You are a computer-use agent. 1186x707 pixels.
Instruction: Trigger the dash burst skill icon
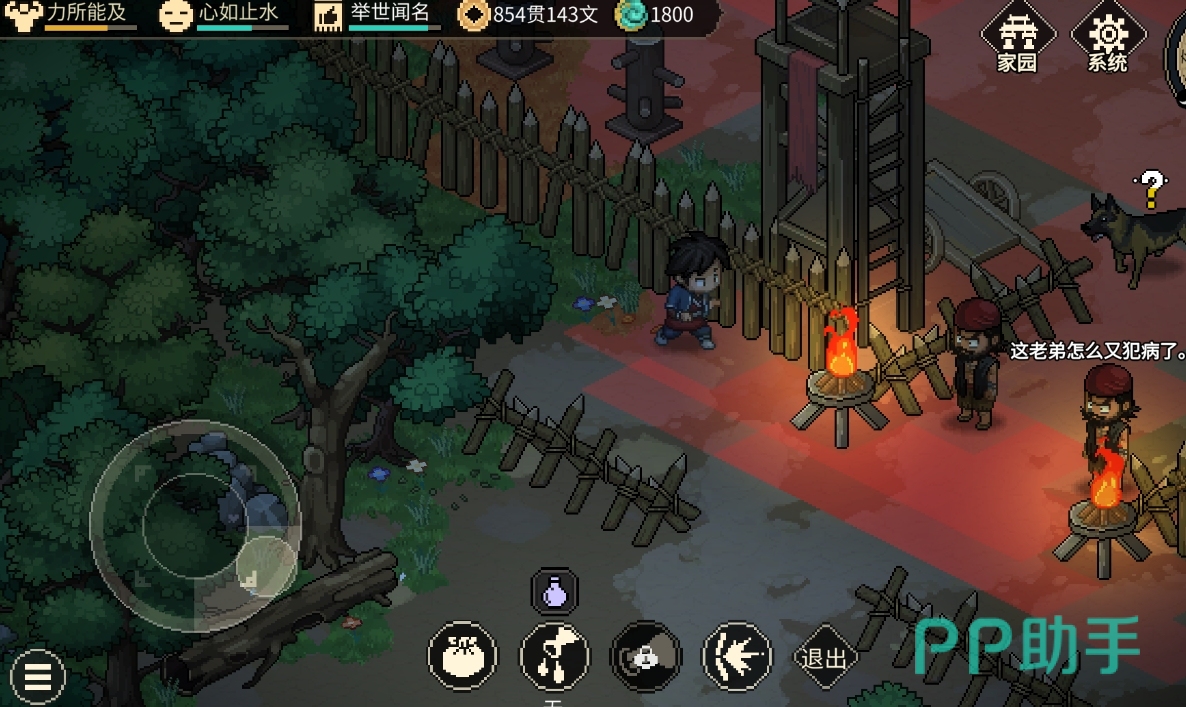point(738,657)
